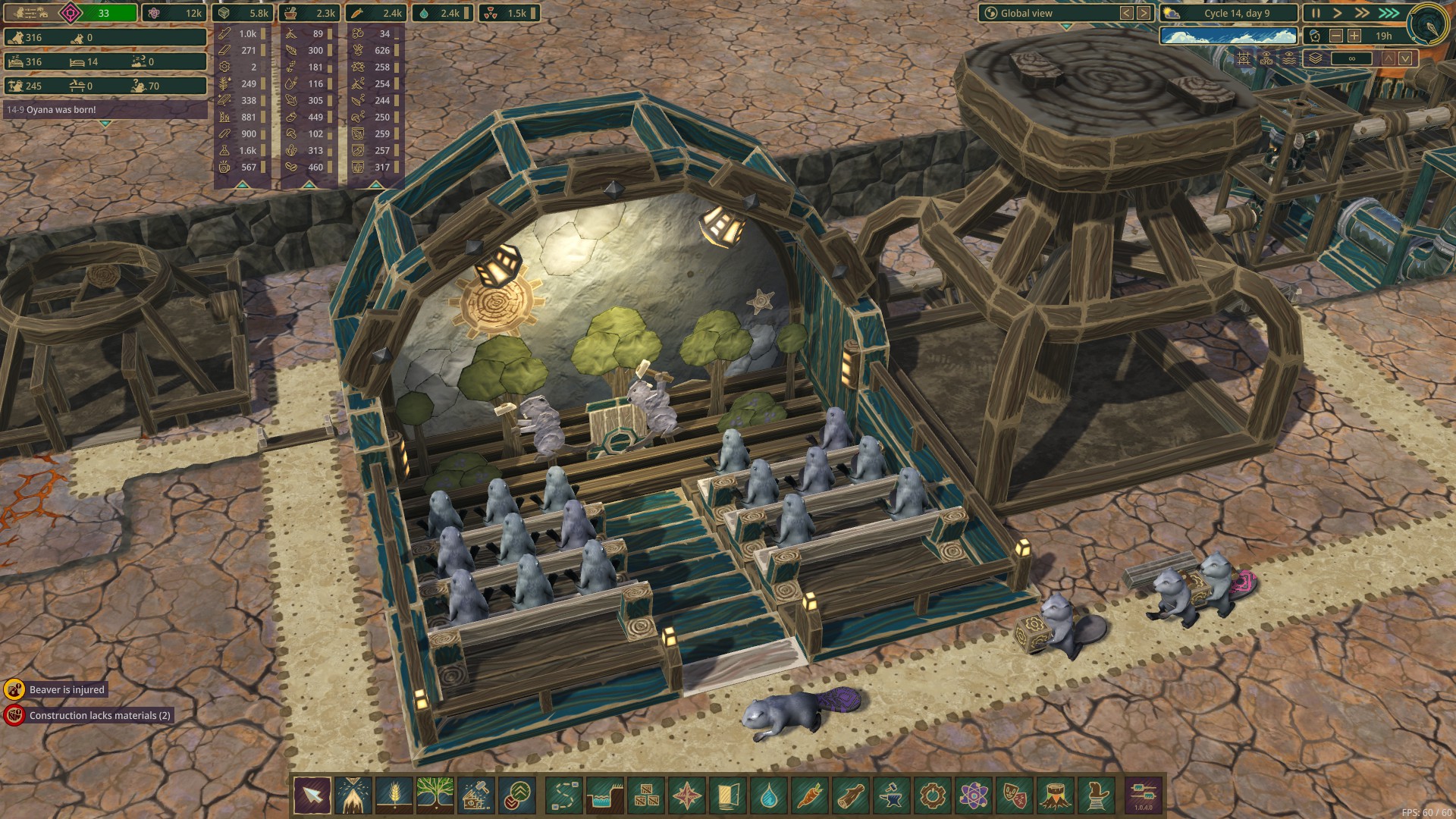
Task: Open the theater masks leisure category
Action: coord(1014,795)
